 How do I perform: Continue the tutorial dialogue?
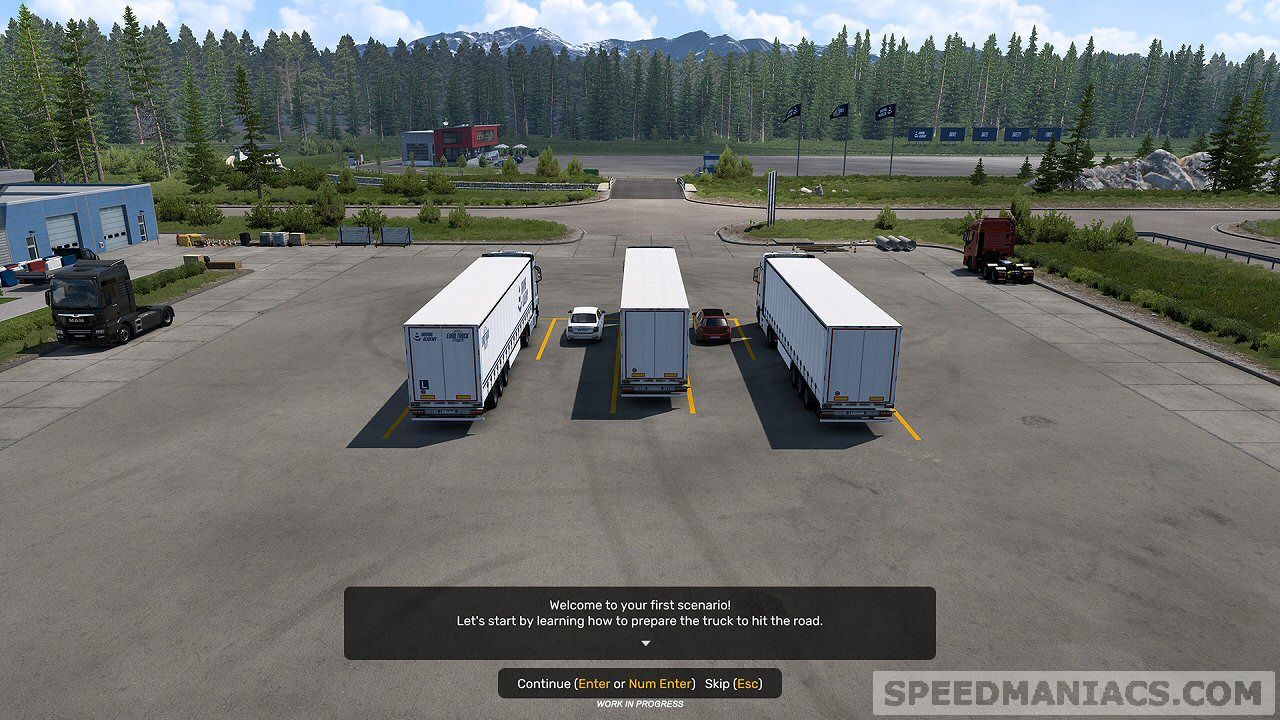click(x=605, y=684)
